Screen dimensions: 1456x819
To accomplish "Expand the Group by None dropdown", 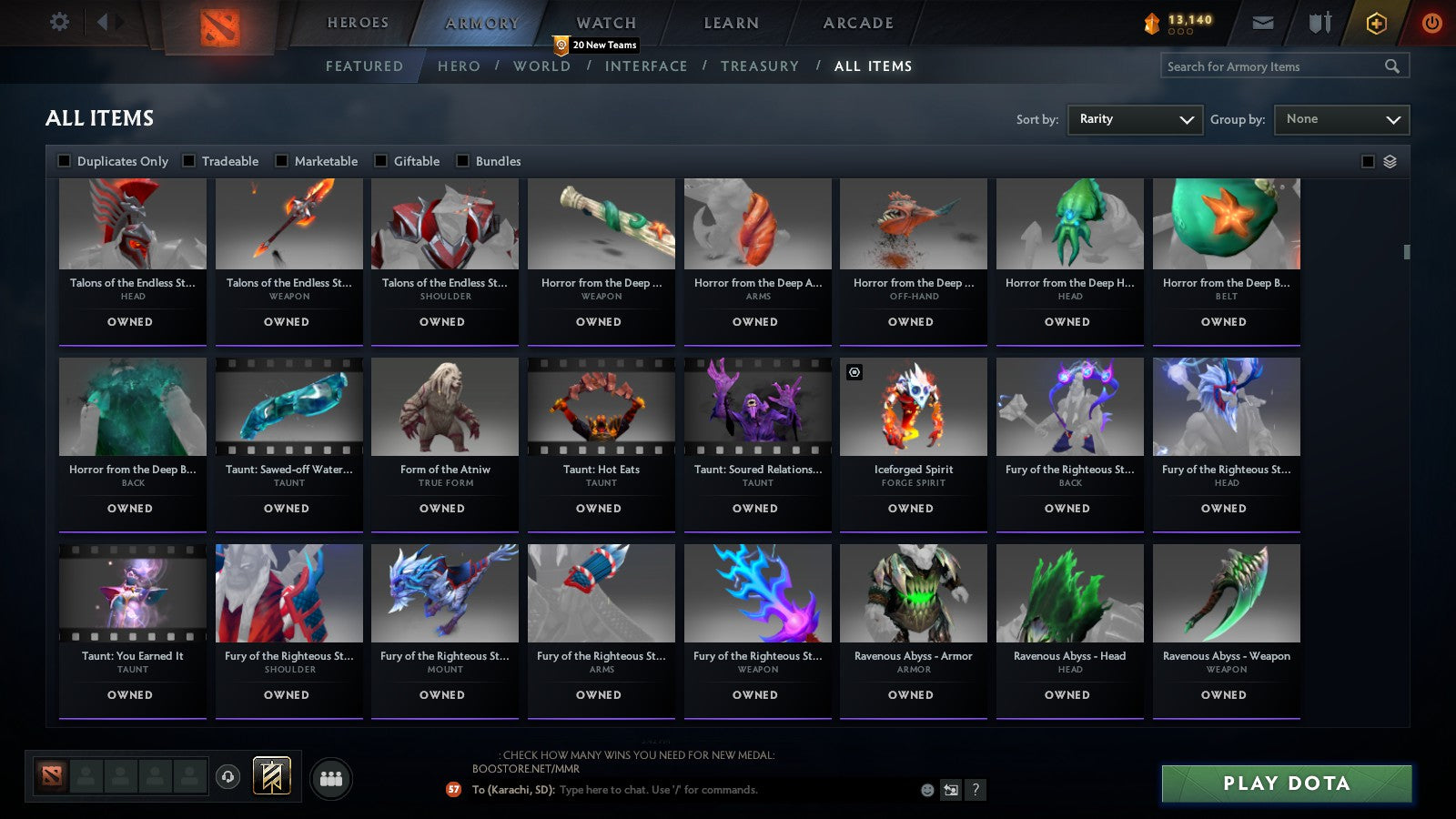I will 1341,119.
